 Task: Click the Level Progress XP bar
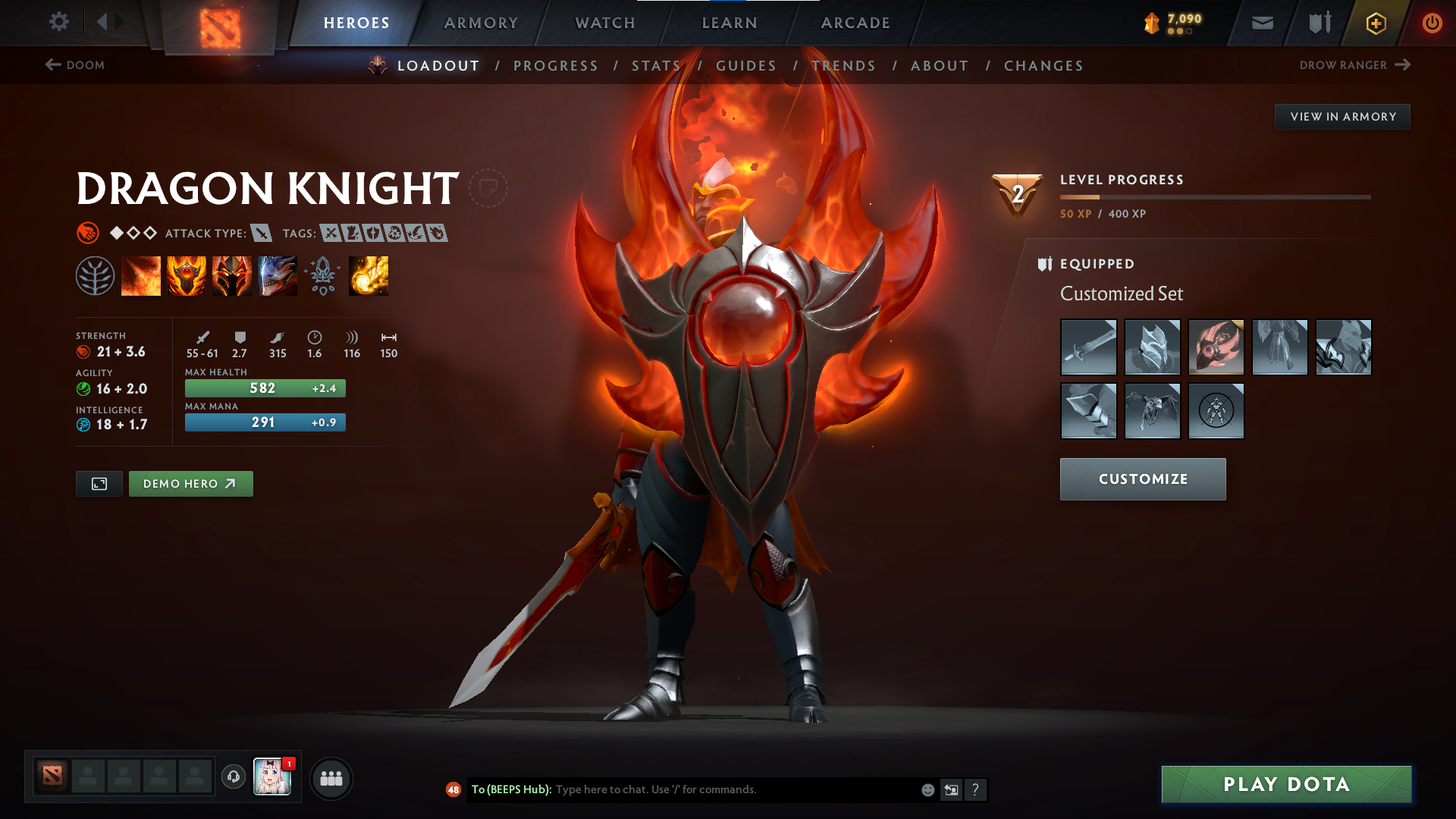1213,196
